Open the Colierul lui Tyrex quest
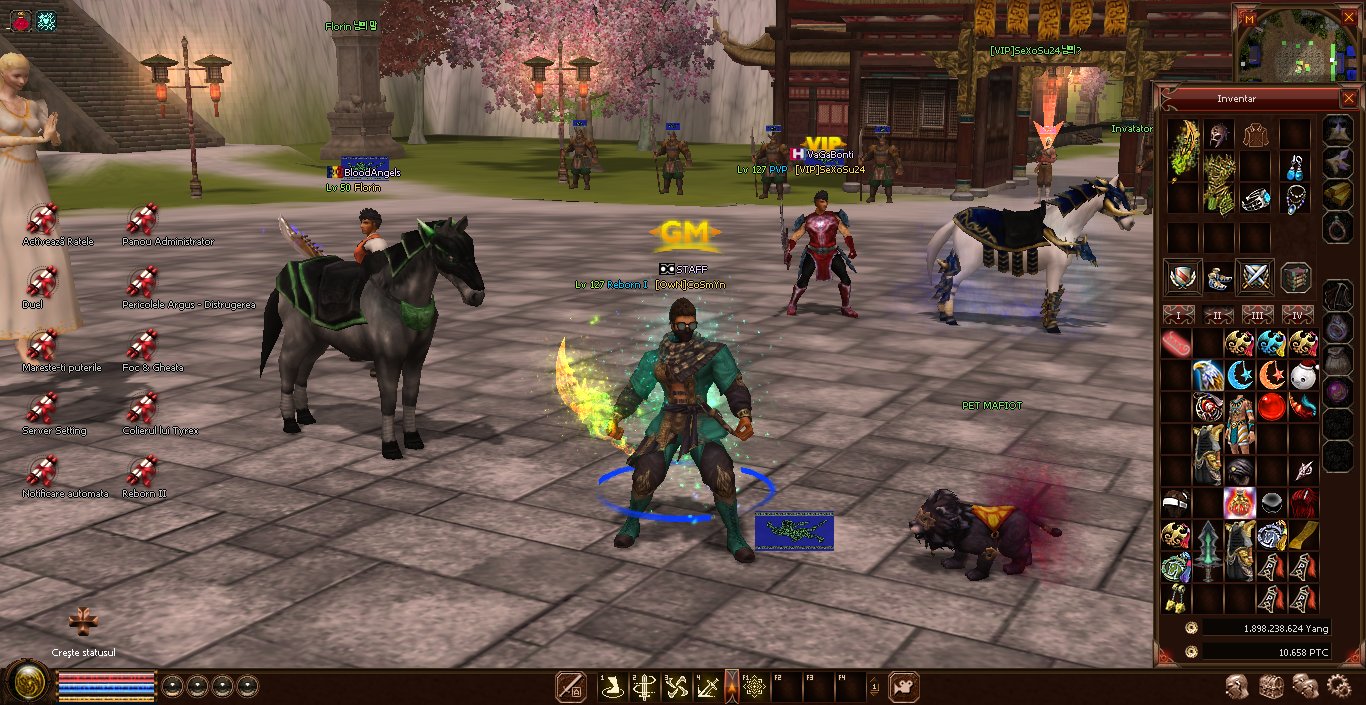 (142, 408)
